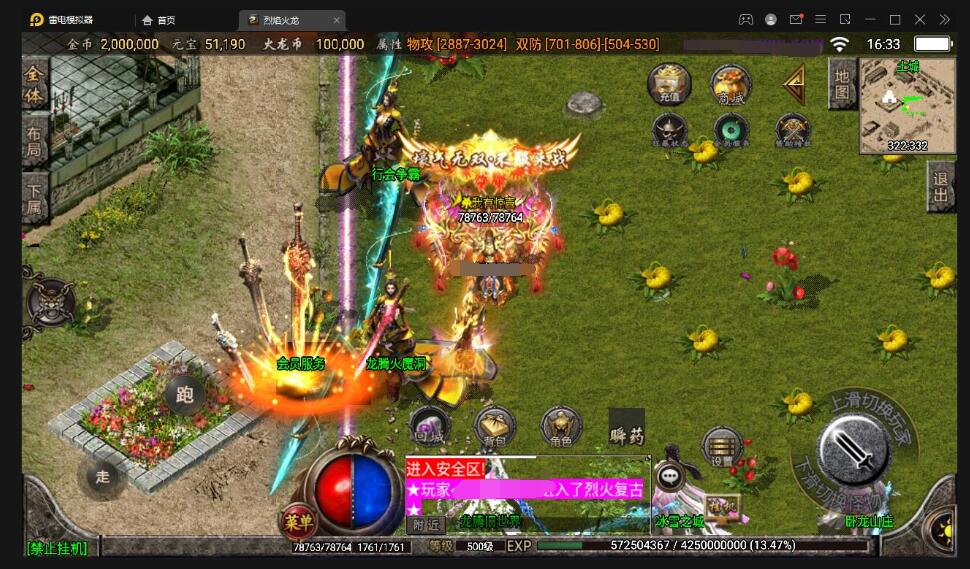Open the jade ring service icon
Screen dimensions: 970x569
(x=731, y=131)
